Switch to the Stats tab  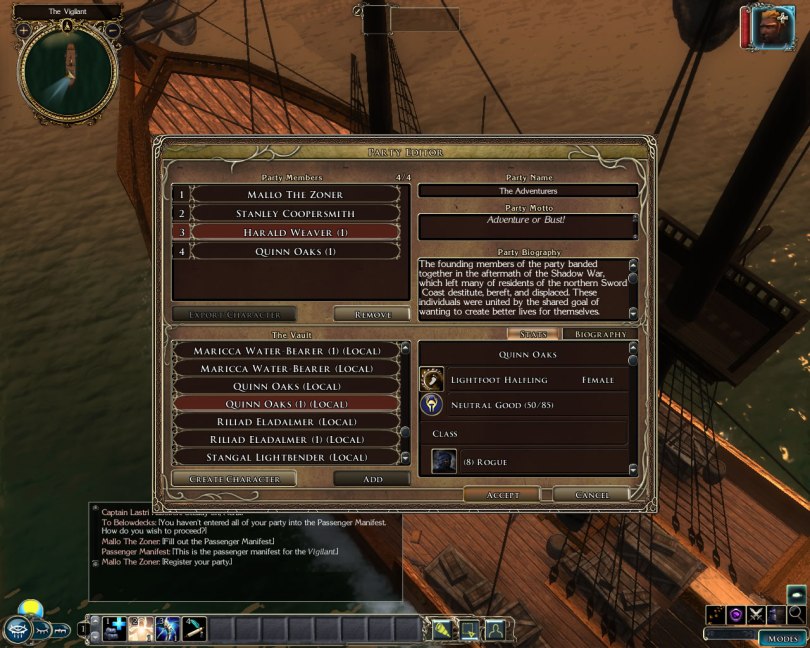point(532,334)
